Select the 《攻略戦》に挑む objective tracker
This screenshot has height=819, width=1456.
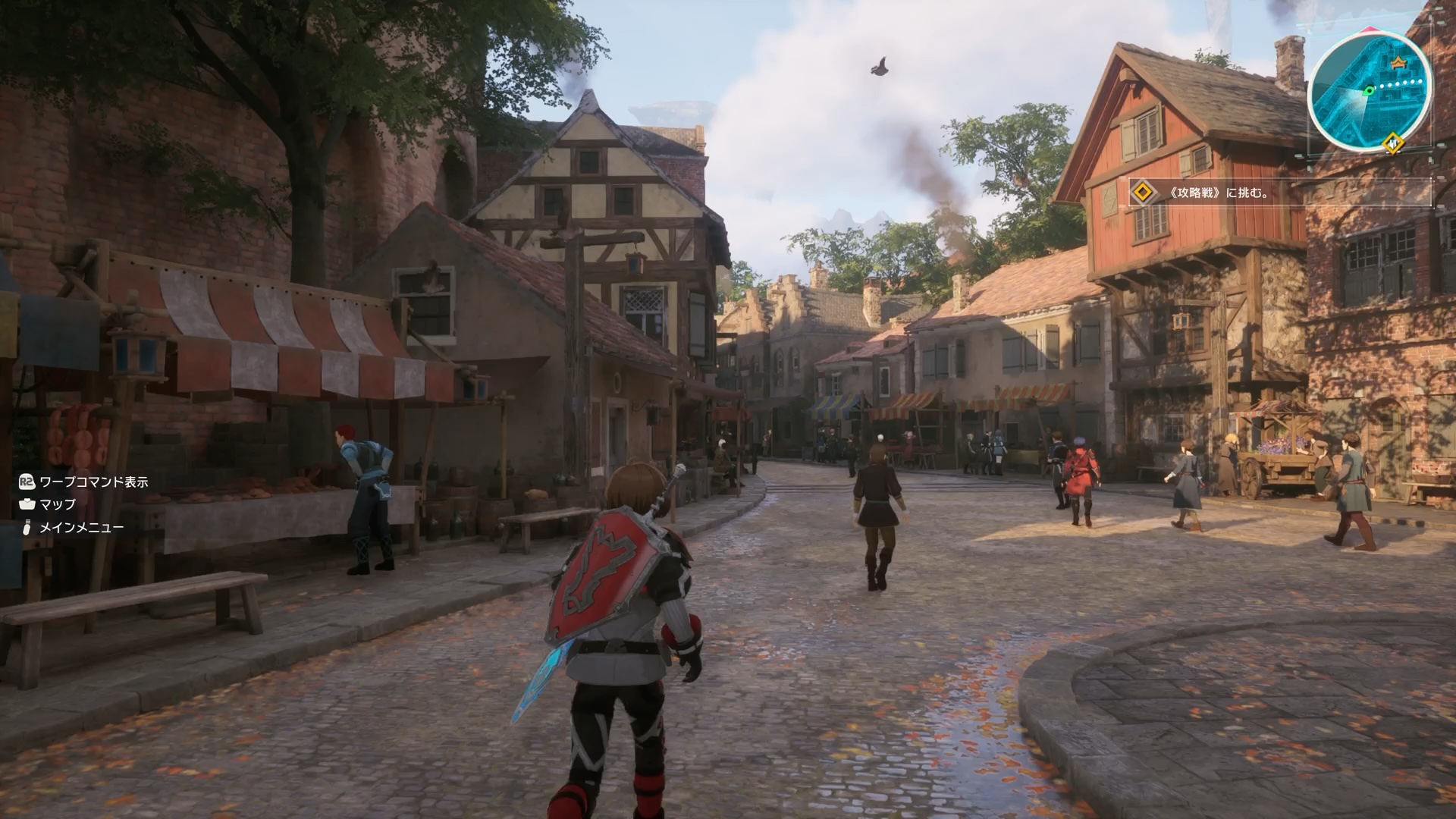1219,193
